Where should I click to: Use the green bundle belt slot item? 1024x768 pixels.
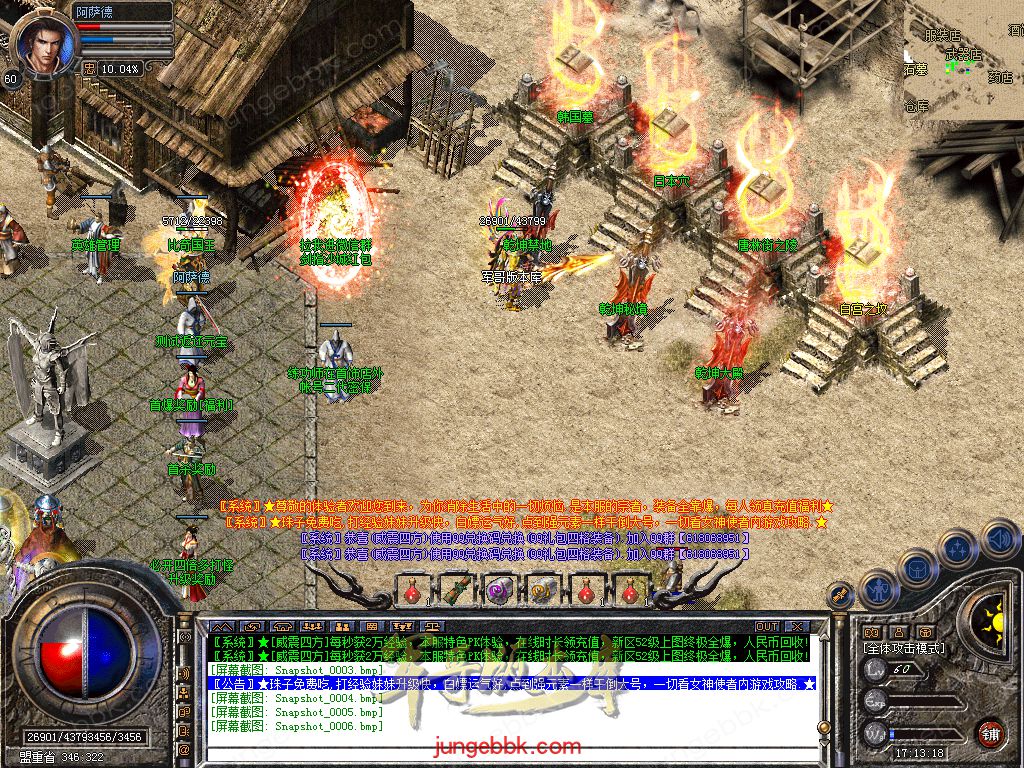tap(455, 590)
